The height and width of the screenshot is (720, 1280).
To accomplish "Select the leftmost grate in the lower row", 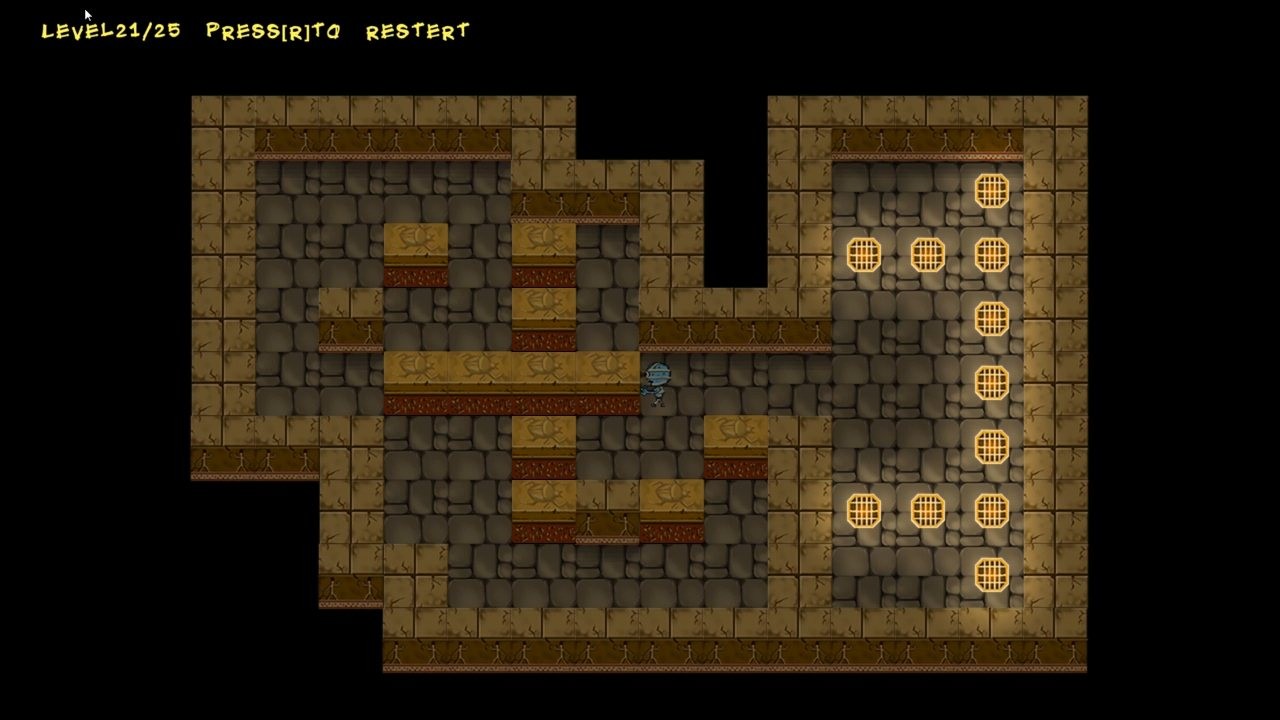I will click(x=864, y=510).
